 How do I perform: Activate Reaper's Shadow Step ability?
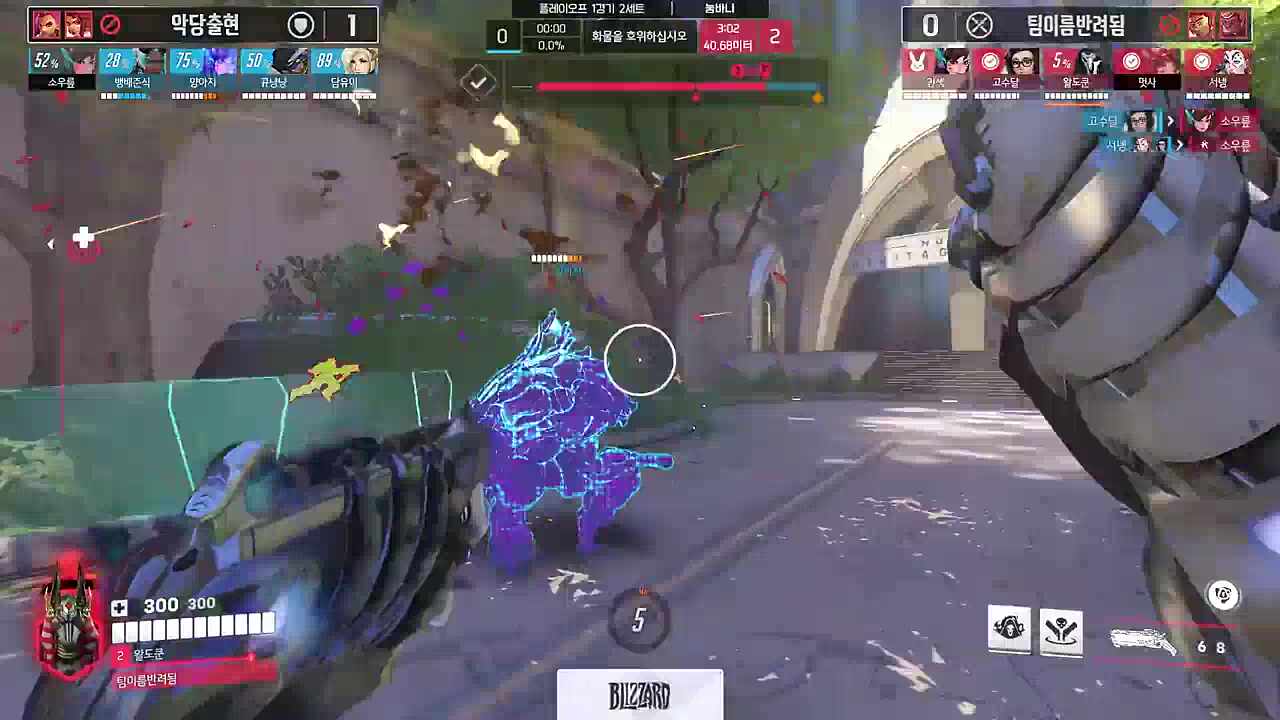[1061, 630]
